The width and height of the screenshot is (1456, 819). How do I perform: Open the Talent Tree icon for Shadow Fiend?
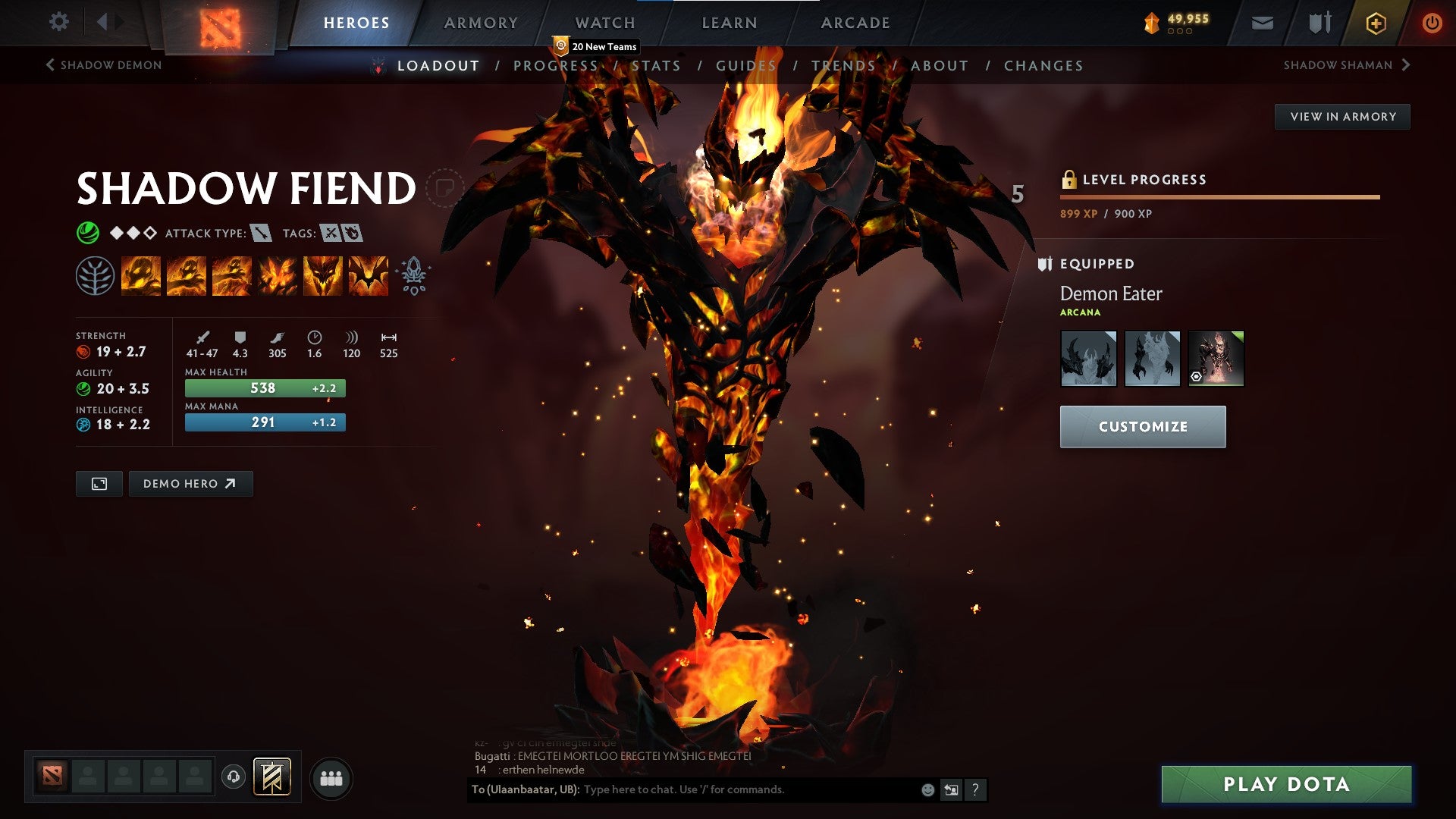pos(96,275)
